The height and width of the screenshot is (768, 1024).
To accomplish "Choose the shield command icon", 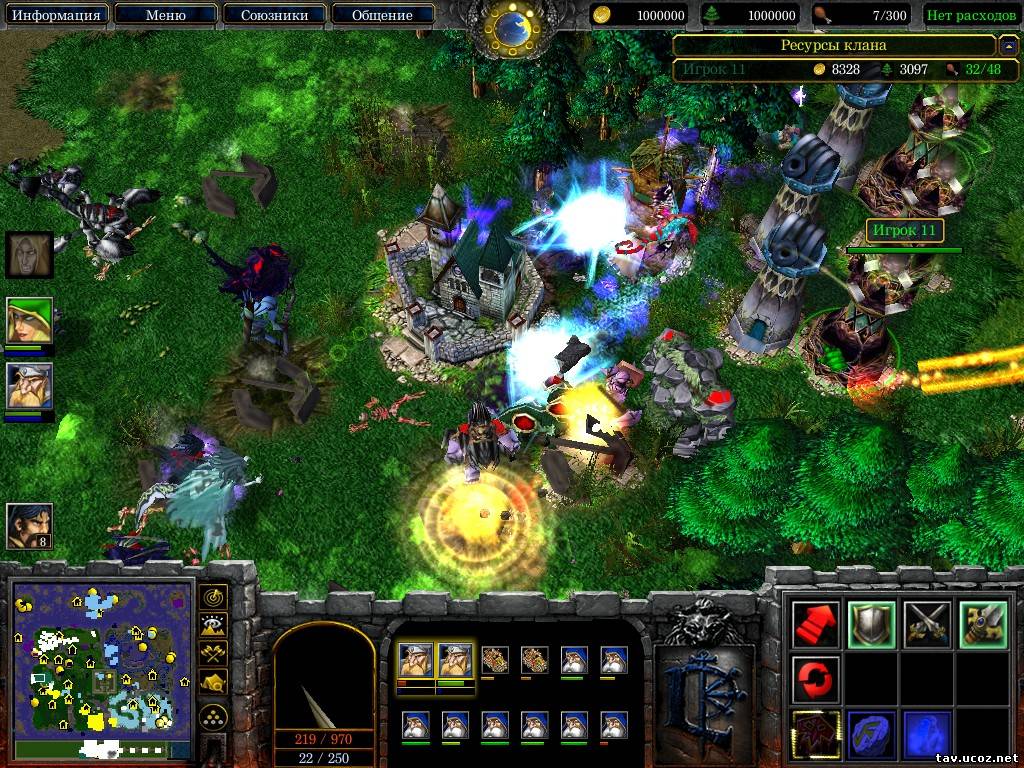I will tap(869, 625).
